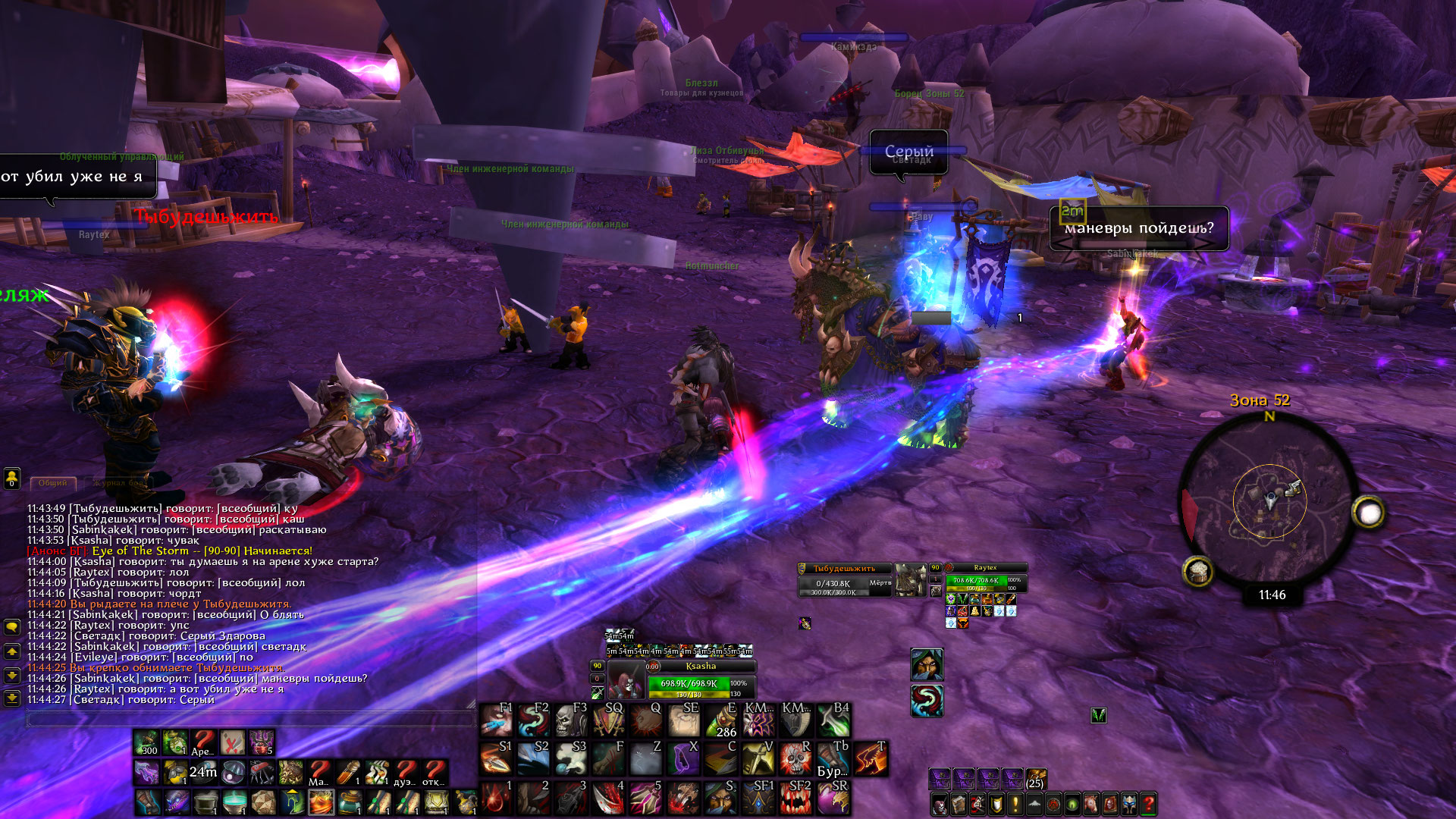Open the chat menu speech bubble button
1456x819 pixels.
pyautogui.click(x=12, y=627)
